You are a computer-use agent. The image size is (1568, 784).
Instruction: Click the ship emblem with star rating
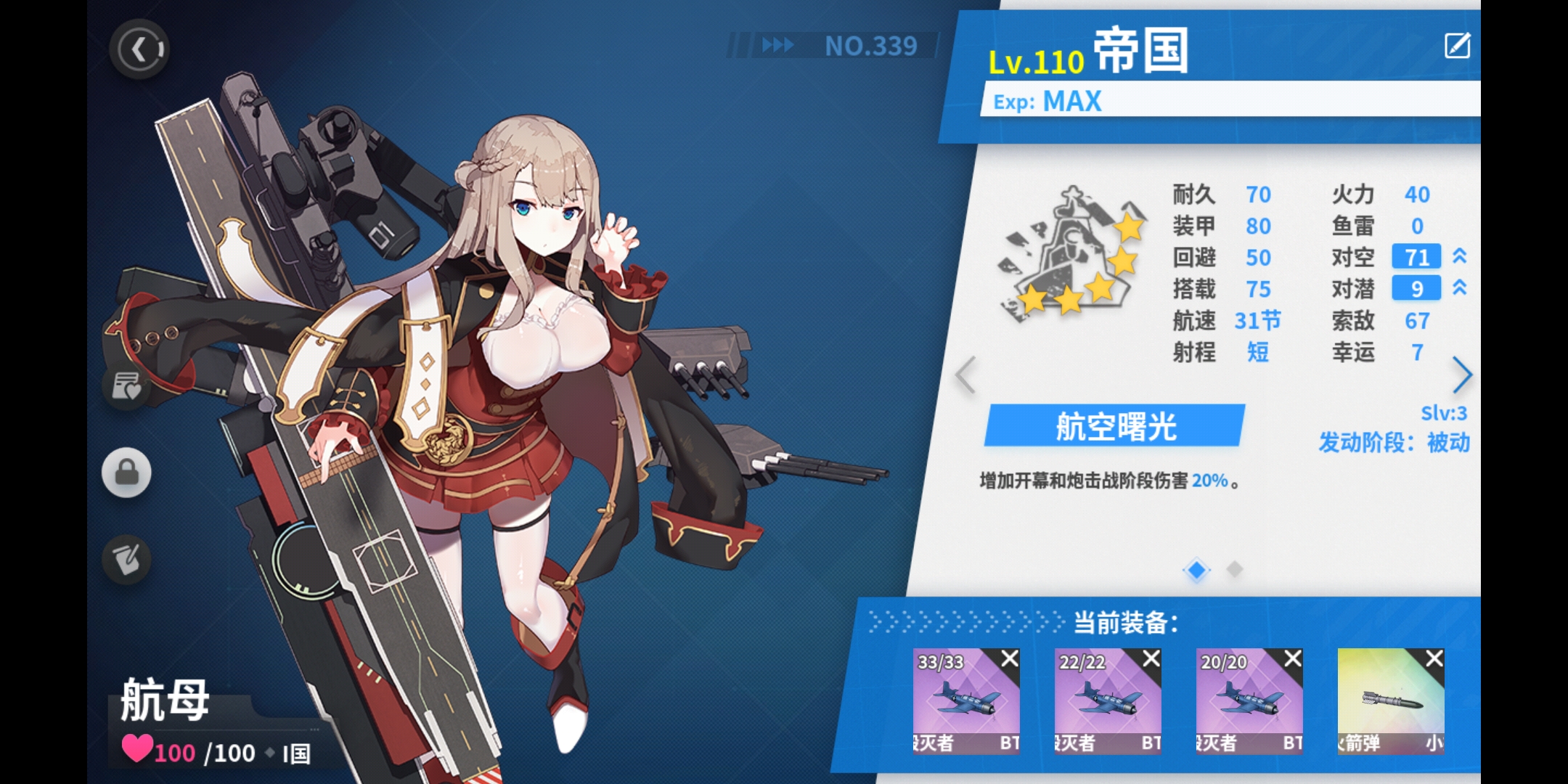(x=1070, y=250)
